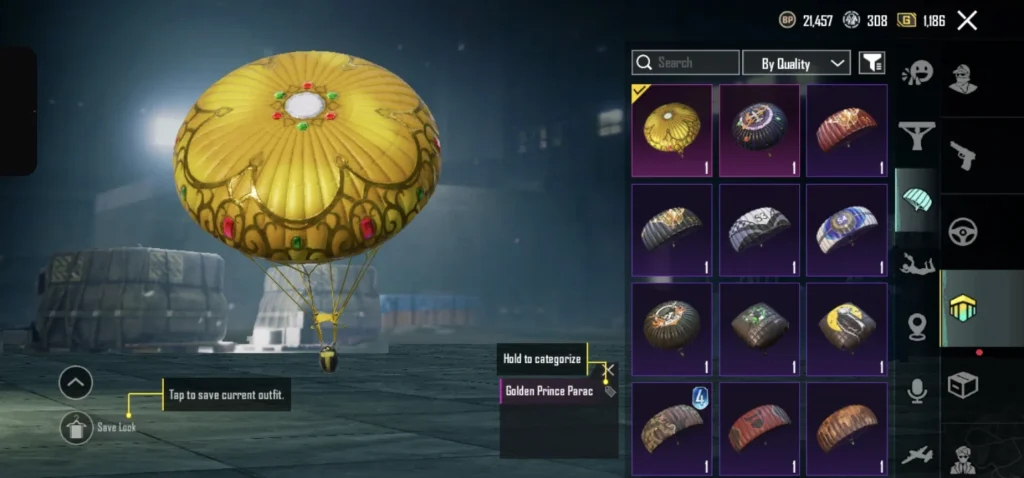The width and height of the screenshot is (1024, 478).
Task: Switch to the emote face category tab
Action: point(917,73)
